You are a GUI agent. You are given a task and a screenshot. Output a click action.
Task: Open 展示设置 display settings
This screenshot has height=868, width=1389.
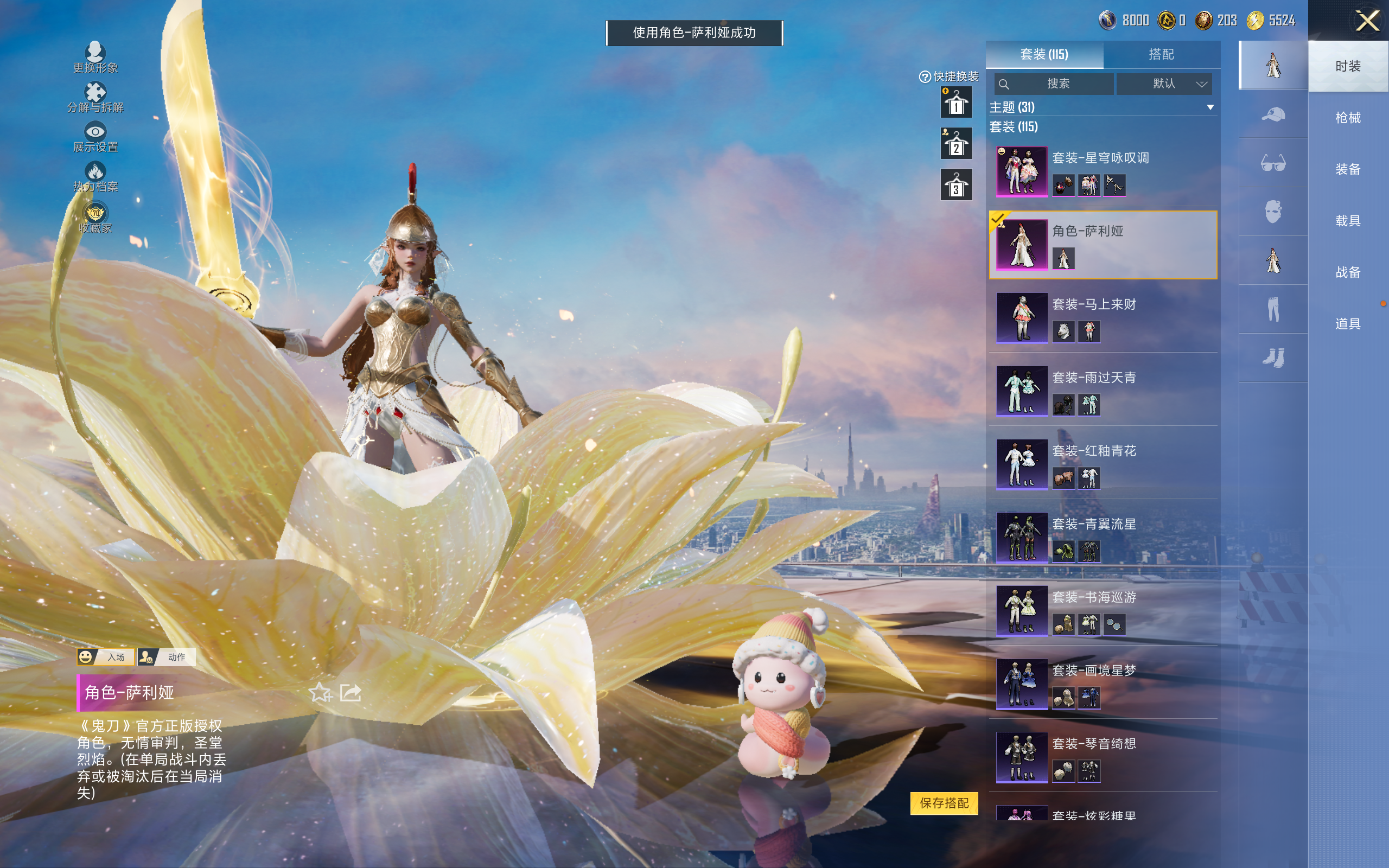pos(95,137)
